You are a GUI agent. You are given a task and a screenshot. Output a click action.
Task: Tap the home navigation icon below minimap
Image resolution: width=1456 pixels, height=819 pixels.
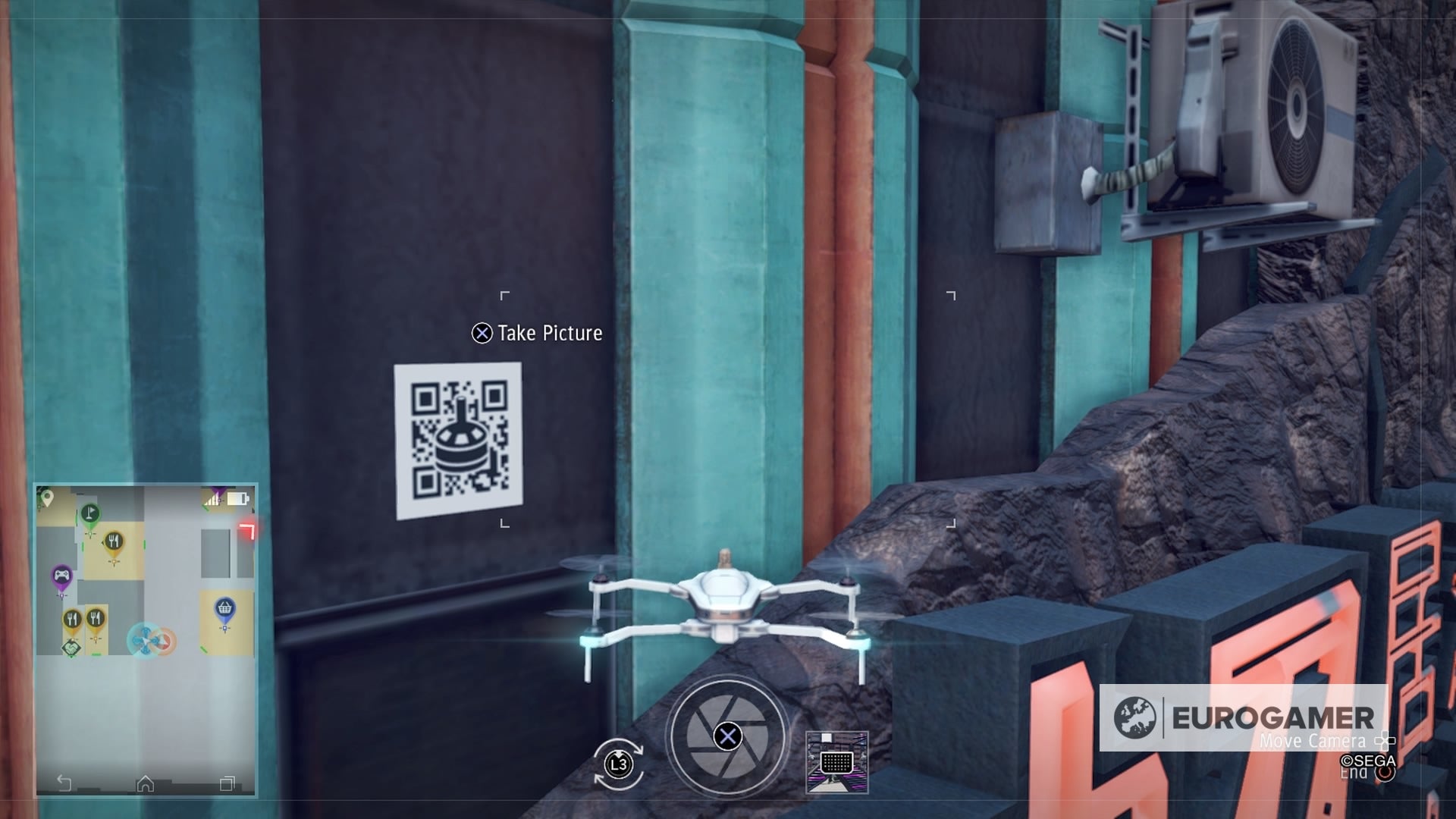(x=145, y=783)
